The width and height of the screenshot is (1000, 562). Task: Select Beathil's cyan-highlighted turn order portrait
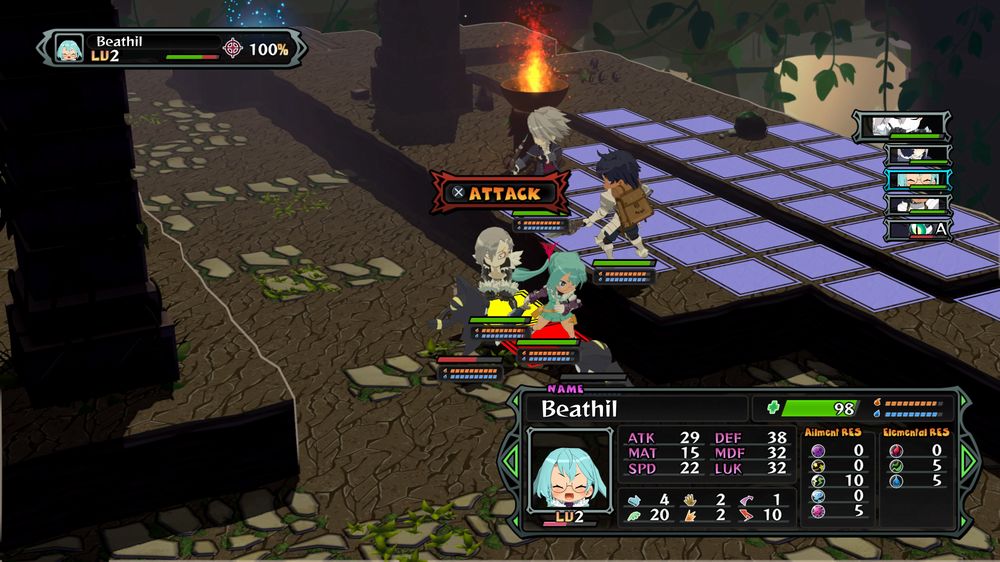(915, 179)
